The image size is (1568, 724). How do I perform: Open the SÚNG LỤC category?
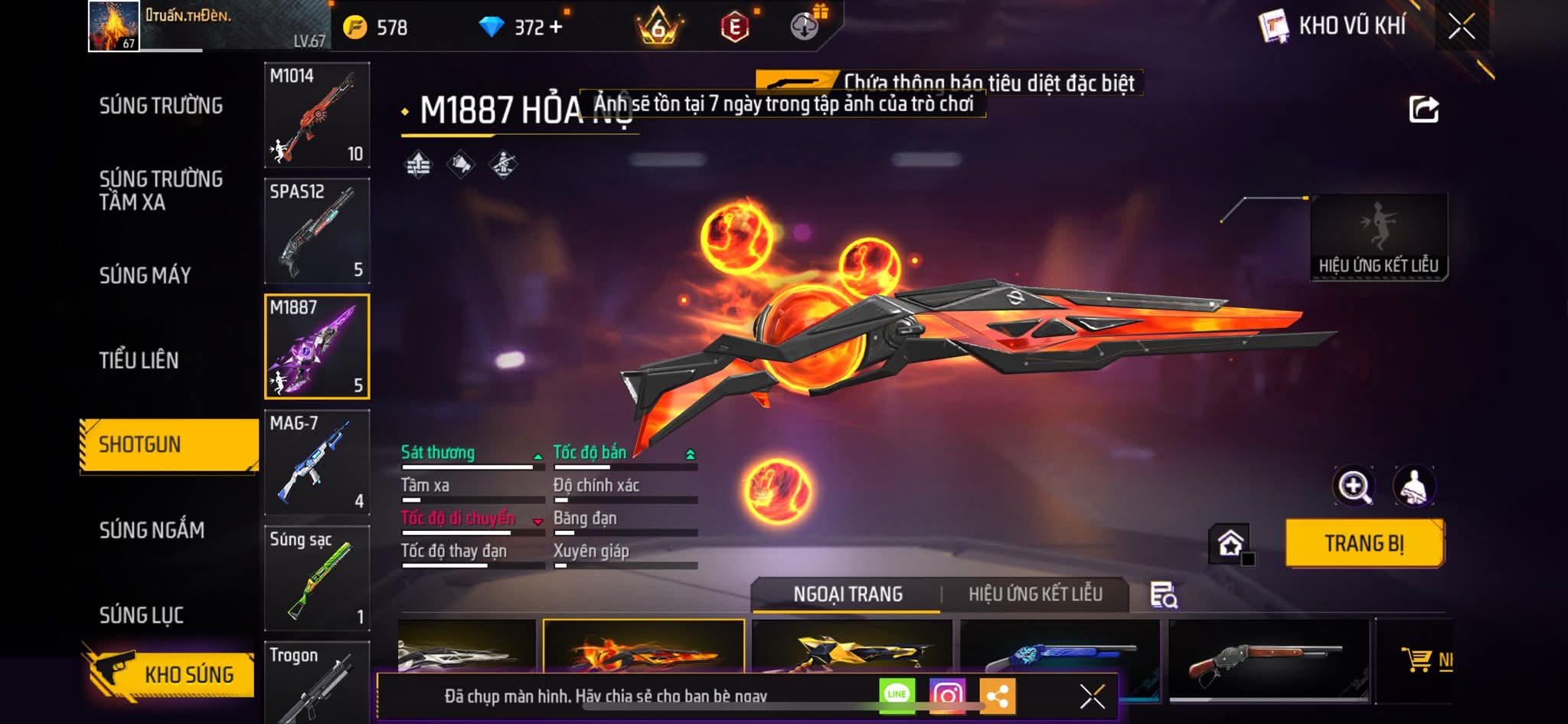141,614
